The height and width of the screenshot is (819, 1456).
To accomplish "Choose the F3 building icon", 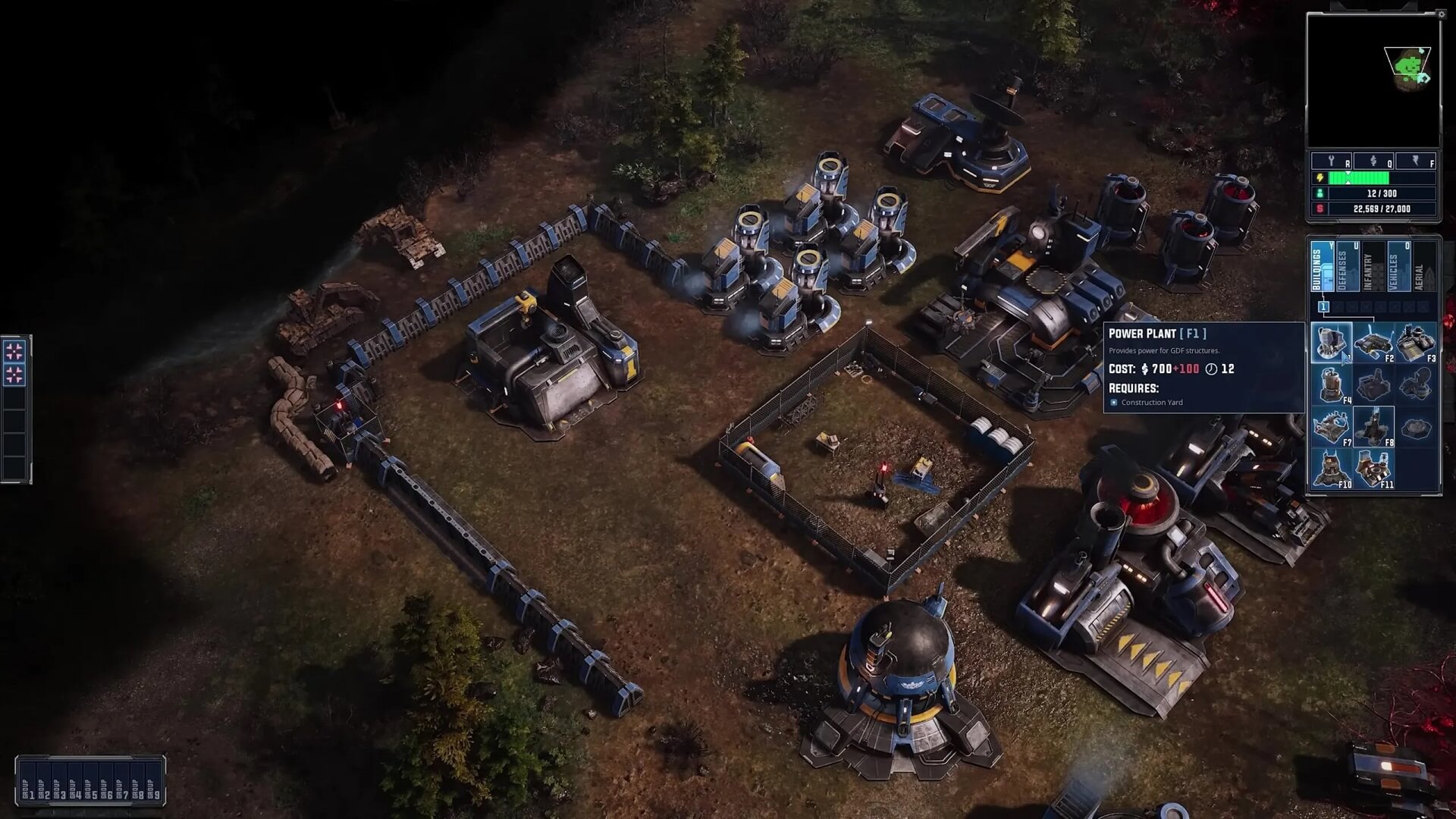I will 1416,343.
